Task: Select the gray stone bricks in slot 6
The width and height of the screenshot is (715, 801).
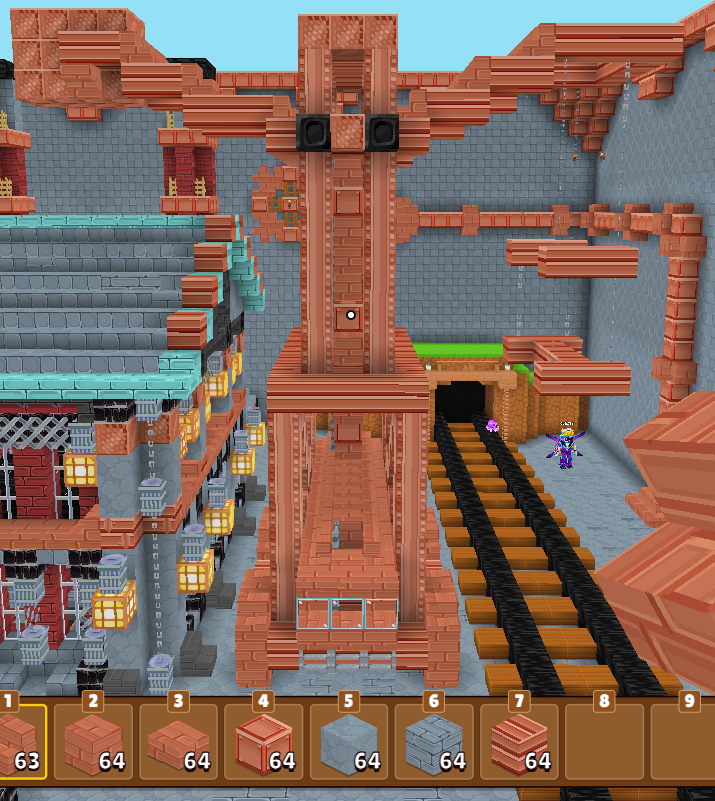Action: point(433,742)
